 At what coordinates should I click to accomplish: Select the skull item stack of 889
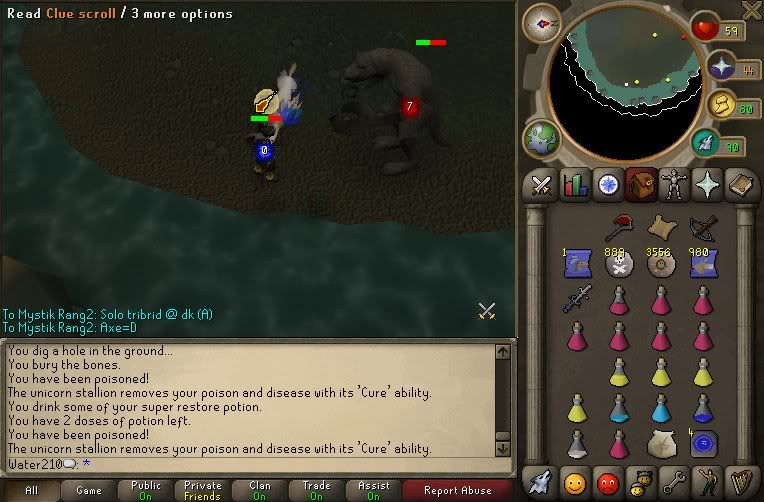[618, 263]
